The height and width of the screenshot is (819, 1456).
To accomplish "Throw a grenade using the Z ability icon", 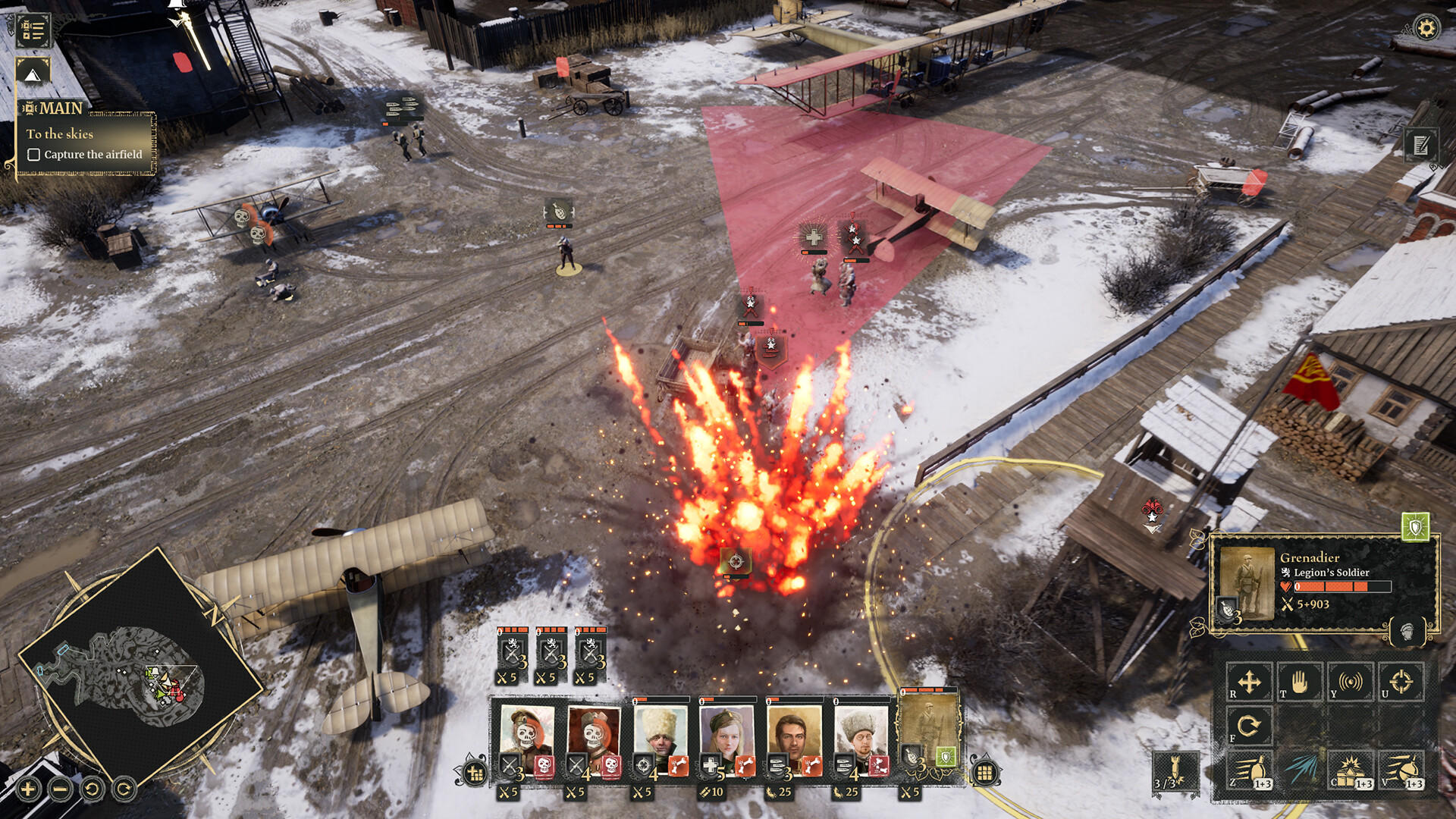I will coord(1250,768).
